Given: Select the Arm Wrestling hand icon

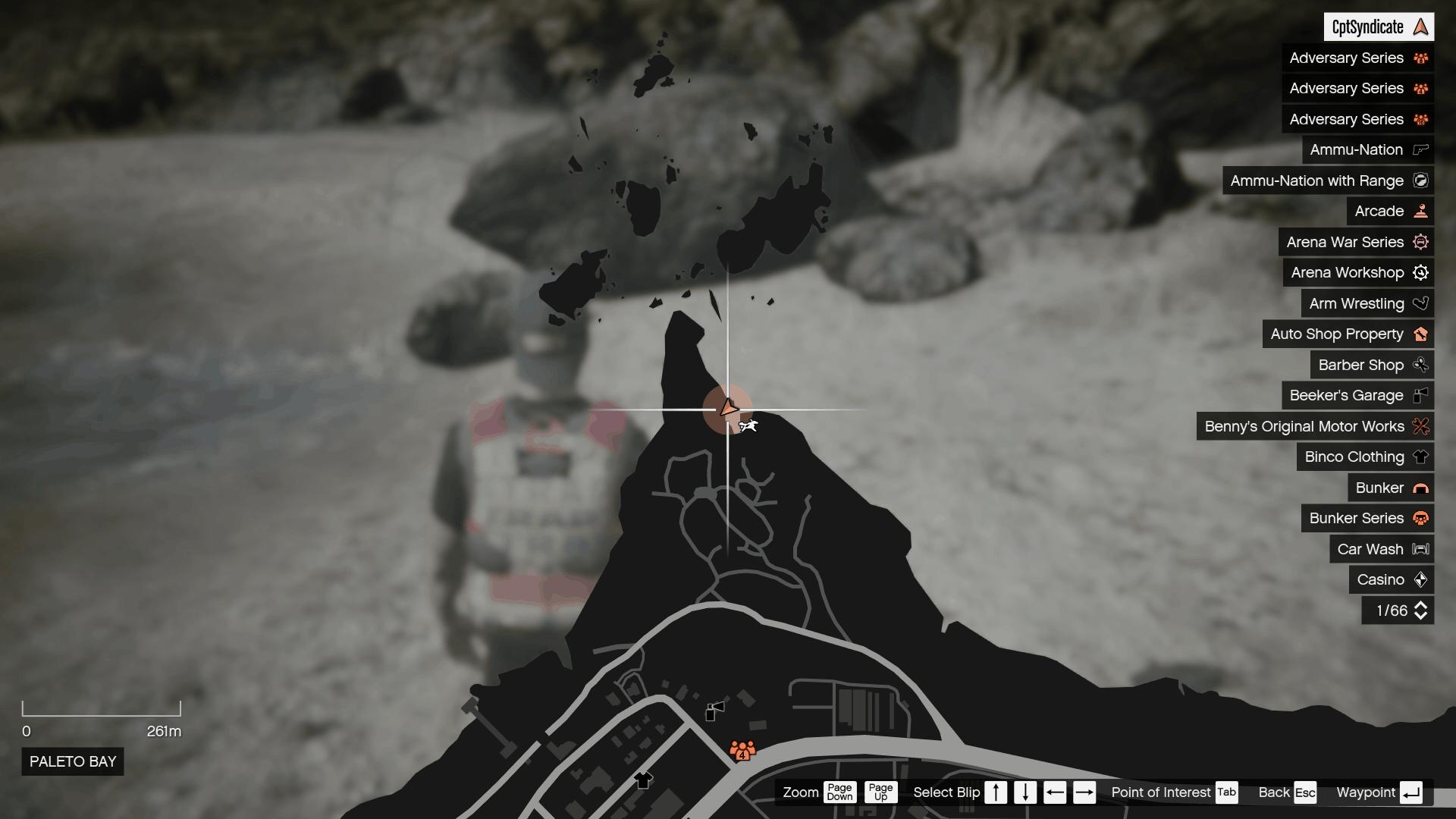Looking at the screenshot, I should tap(1420, 303).
